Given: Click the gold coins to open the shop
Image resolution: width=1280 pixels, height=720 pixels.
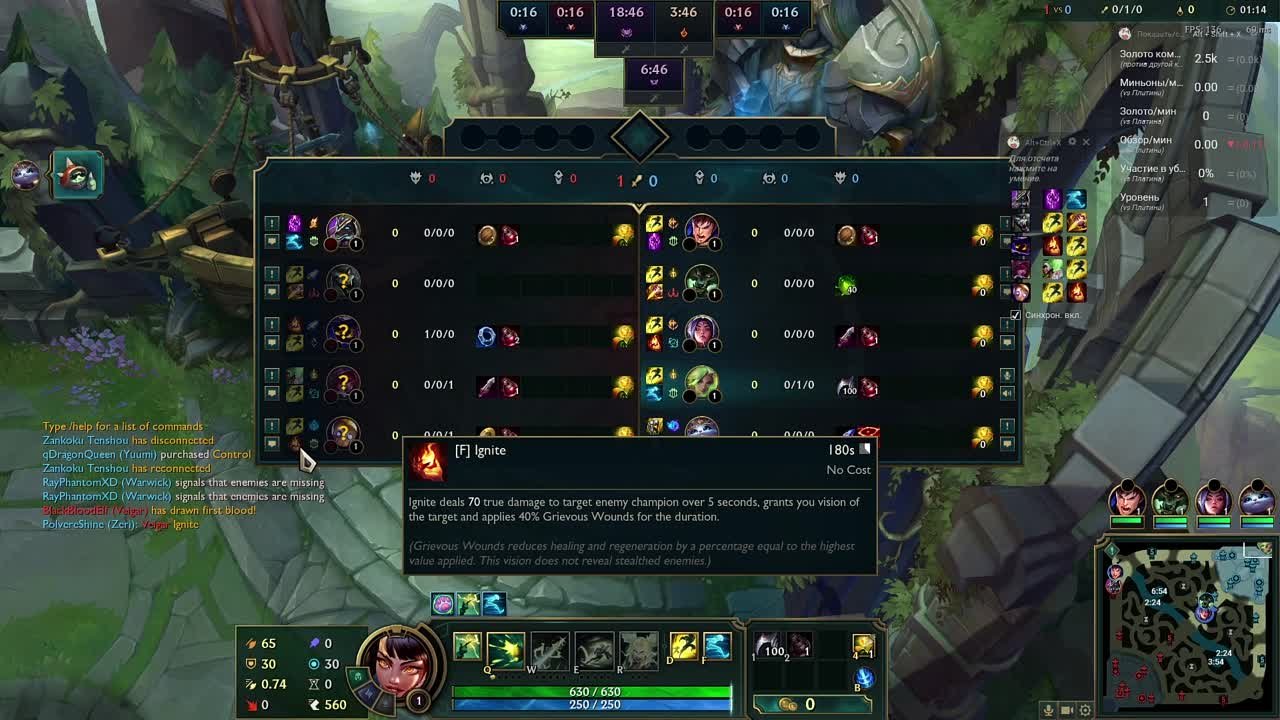Looking at the screenshot, I should [x=789, y=702].
